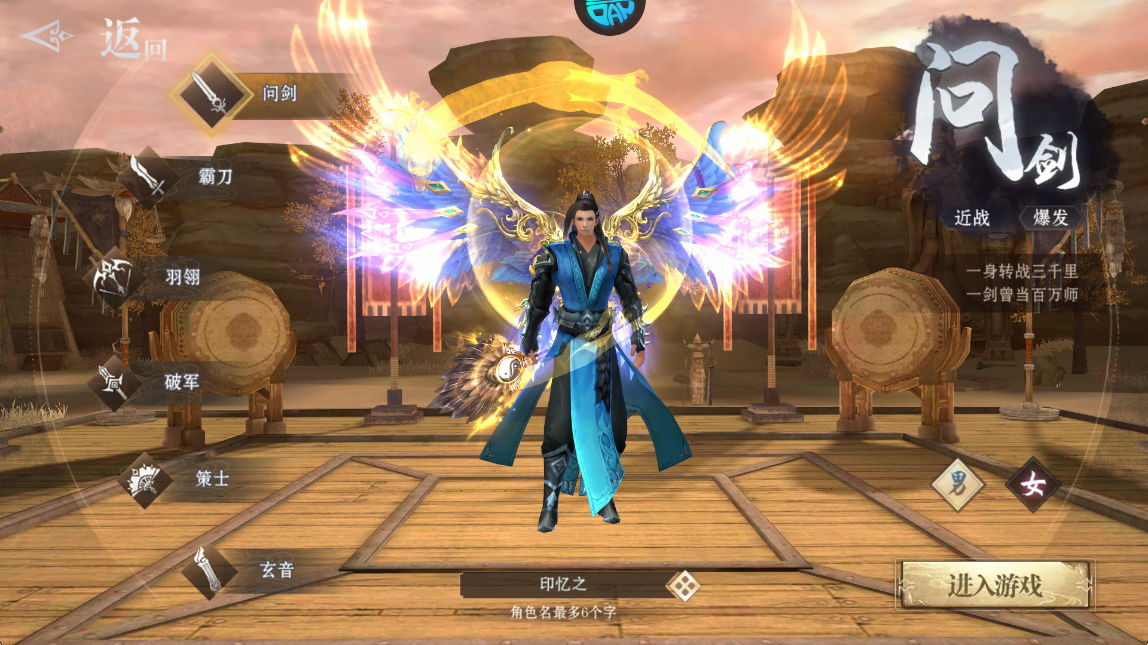Viewport: 1148px width, 645px height.
Task: Switch character gender to 女 (female)
Action: point(1032,485)
